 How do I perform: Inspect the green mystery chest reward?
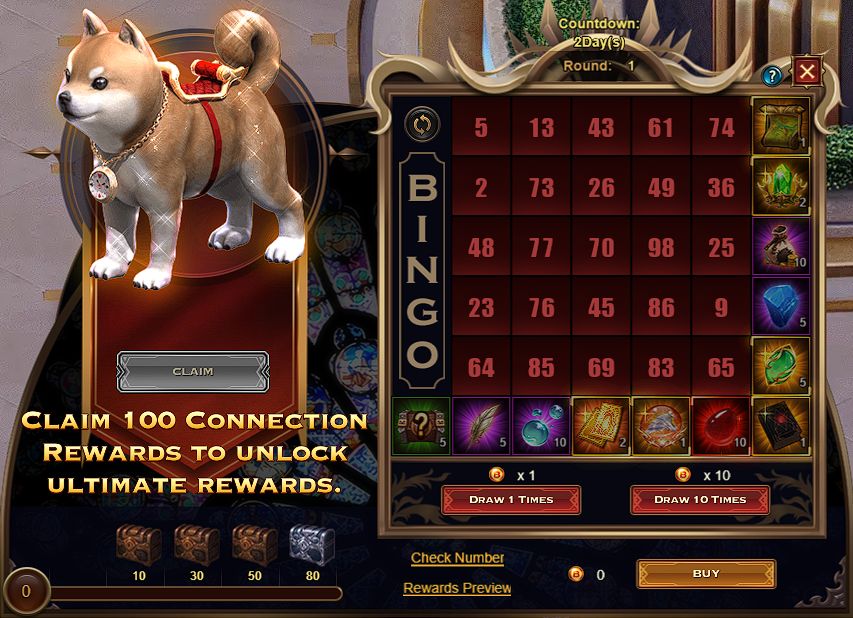click(421, 426)
